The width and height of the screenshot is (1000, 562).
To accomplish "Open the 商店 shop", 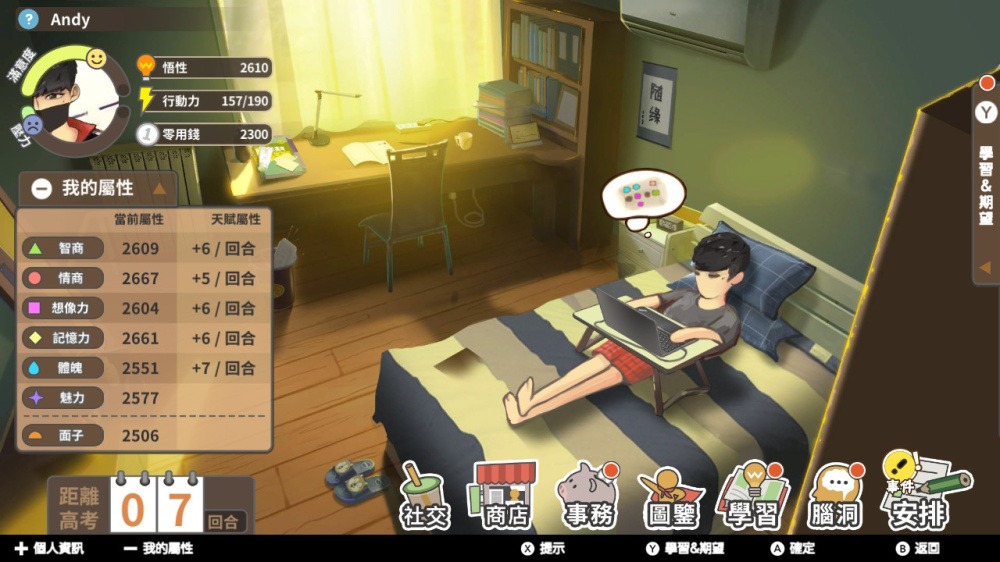I will pyautogui.click(x=504, y=495).
